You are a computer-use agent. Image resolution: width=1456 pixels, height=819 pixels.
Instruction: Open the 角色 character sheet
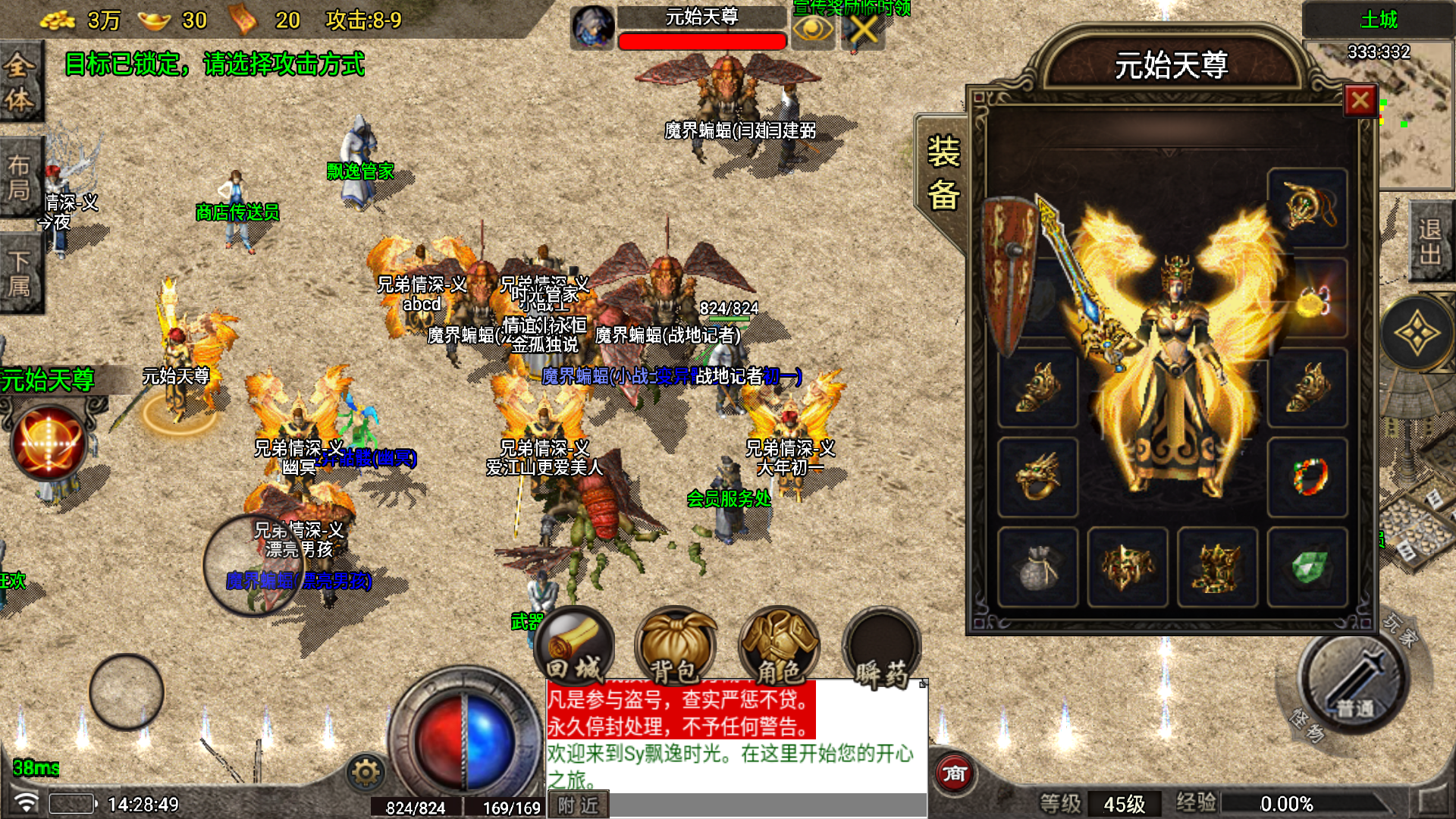[x=779, y=647]
